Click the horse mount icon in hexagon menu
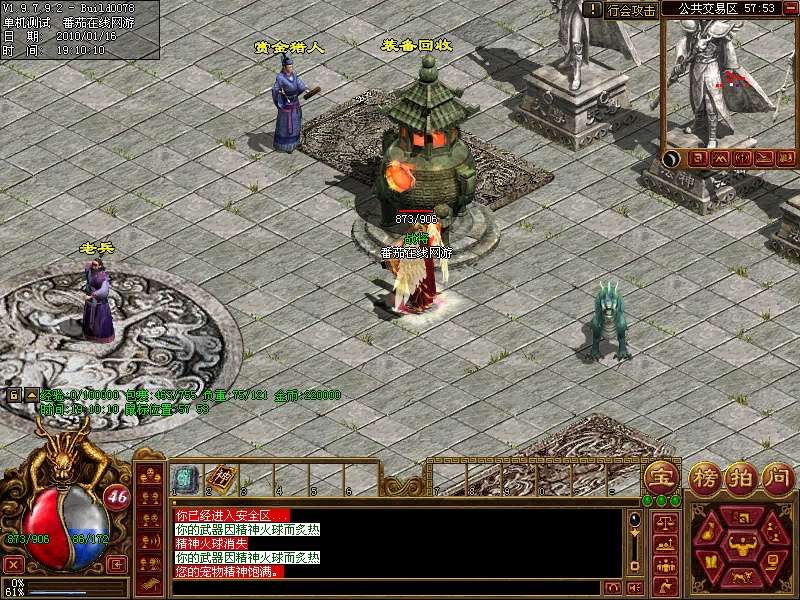The image size is (800, 600). tap(742, 577)
